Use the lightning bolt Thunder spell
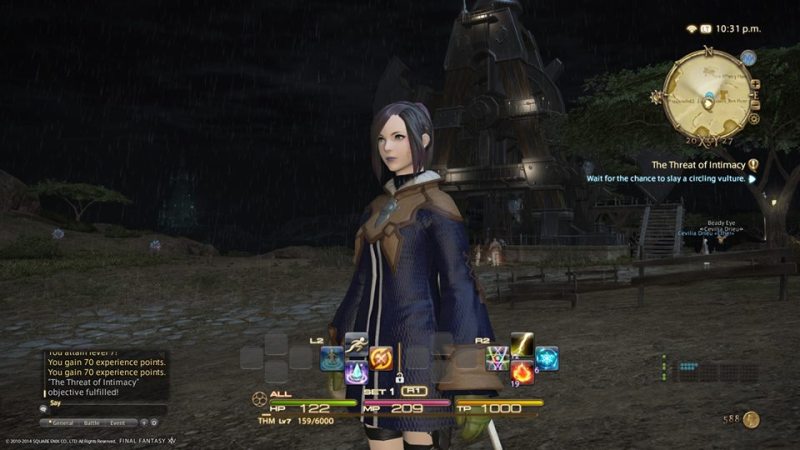Screen dimensions: 800x450 coord(523,341)
